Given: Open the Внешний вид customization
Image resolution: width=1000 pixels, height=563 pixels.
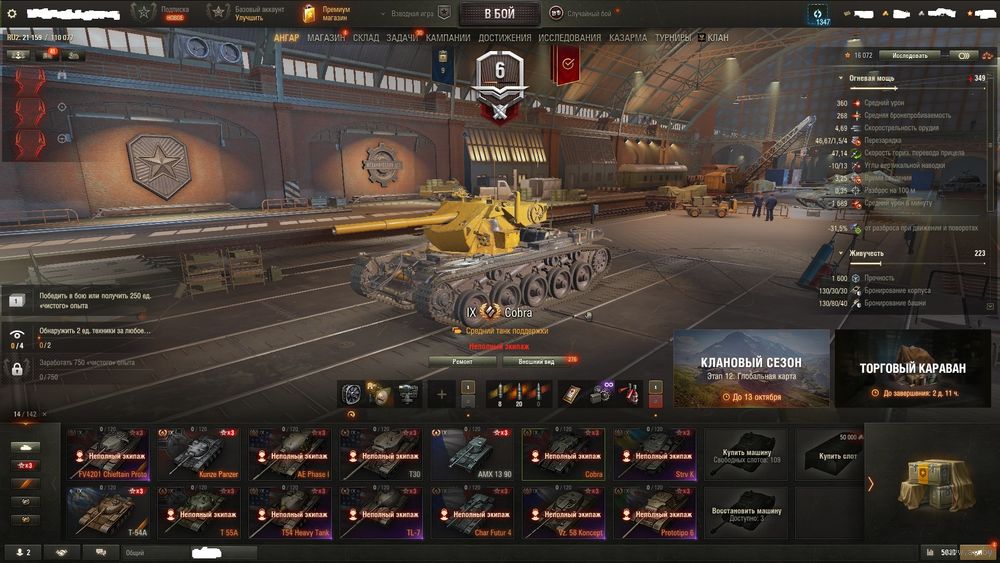Looking at the screenshot, I should tap(537, 361).
